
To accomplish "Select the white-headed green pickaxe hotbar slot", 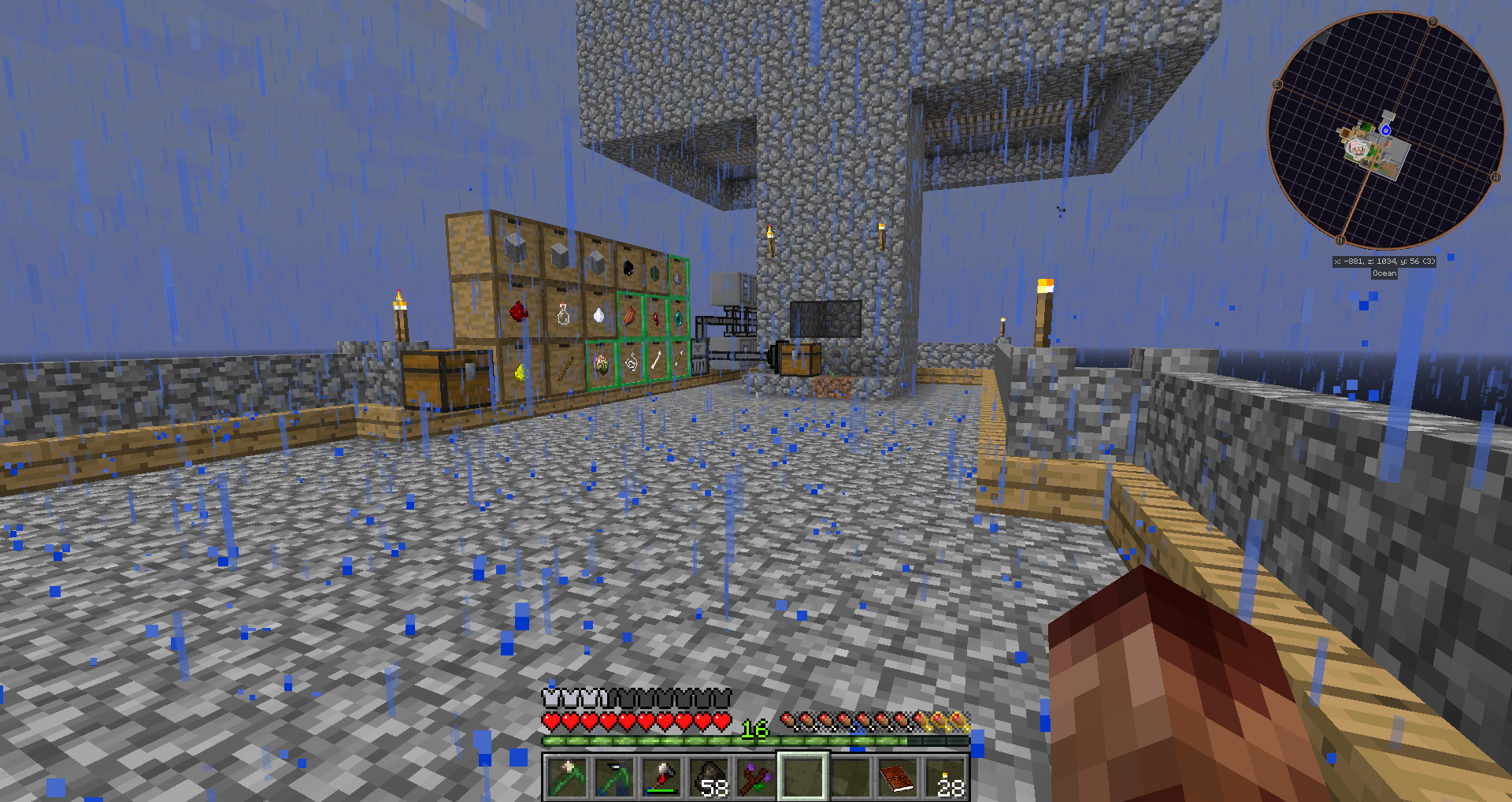I will [x=565, y=776].
